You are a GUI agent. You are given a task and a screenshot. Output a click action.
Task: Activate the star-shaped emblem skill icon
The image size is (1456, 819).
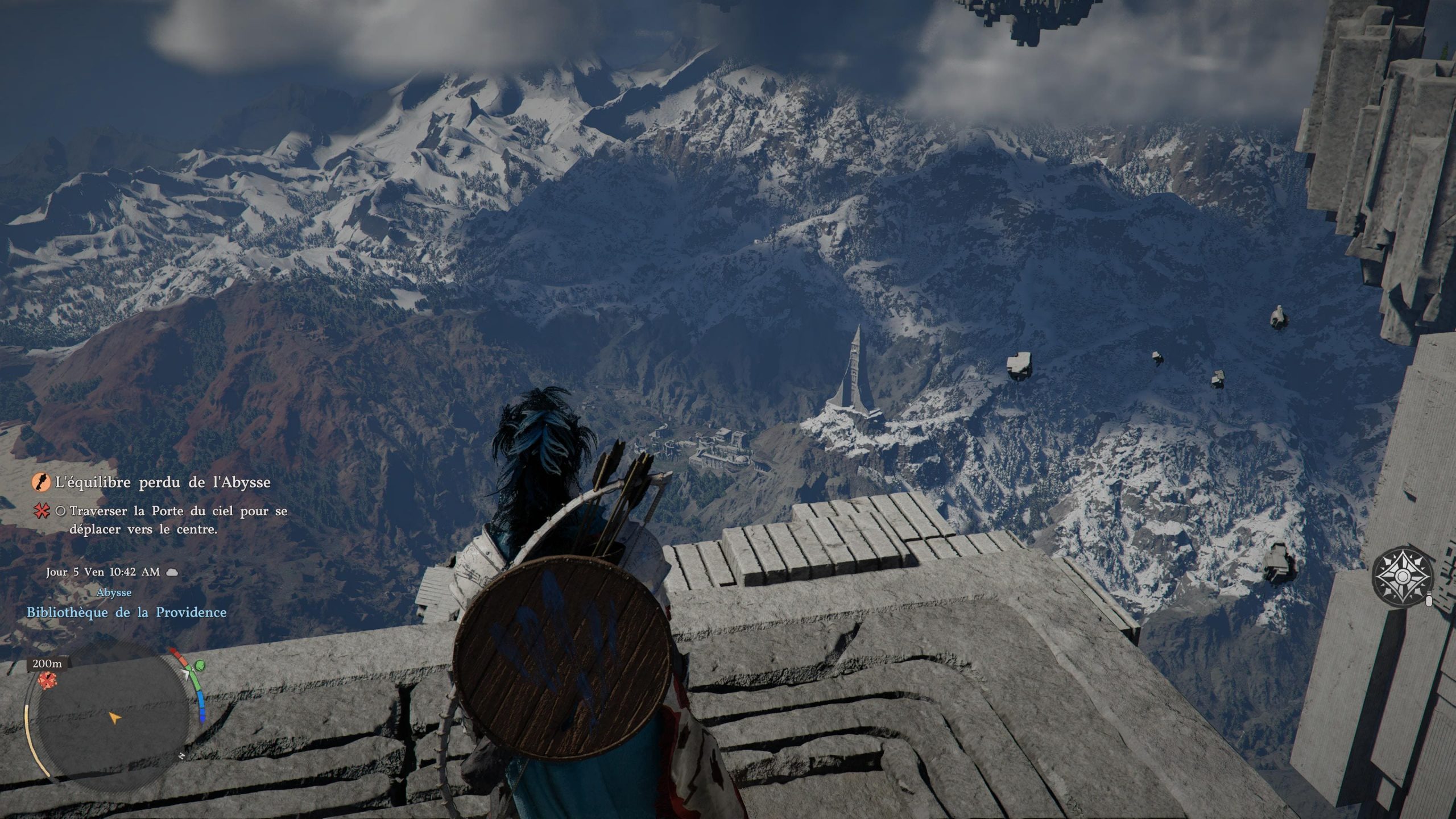coord(1401,580)
